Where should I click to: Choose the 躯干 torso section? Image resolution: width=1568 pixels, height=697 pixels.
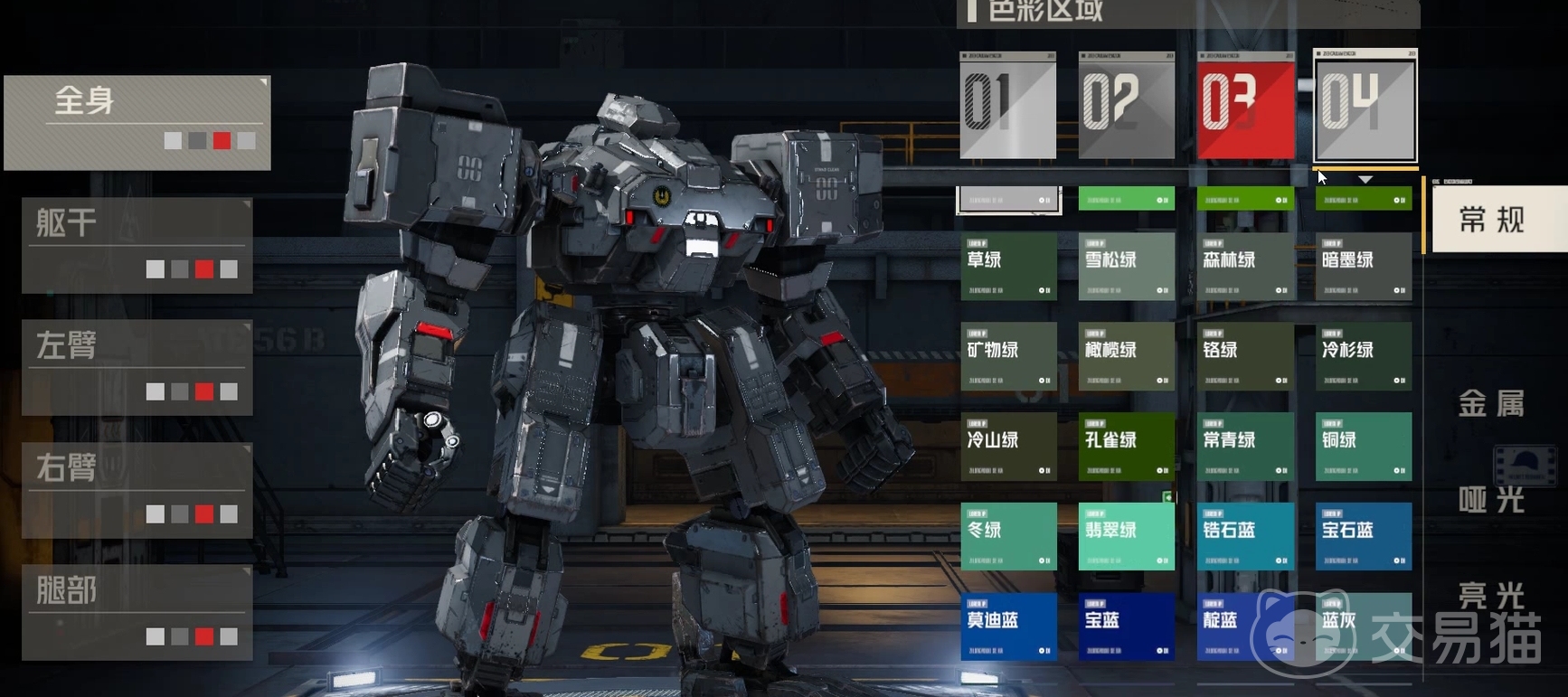coord(137,245)
